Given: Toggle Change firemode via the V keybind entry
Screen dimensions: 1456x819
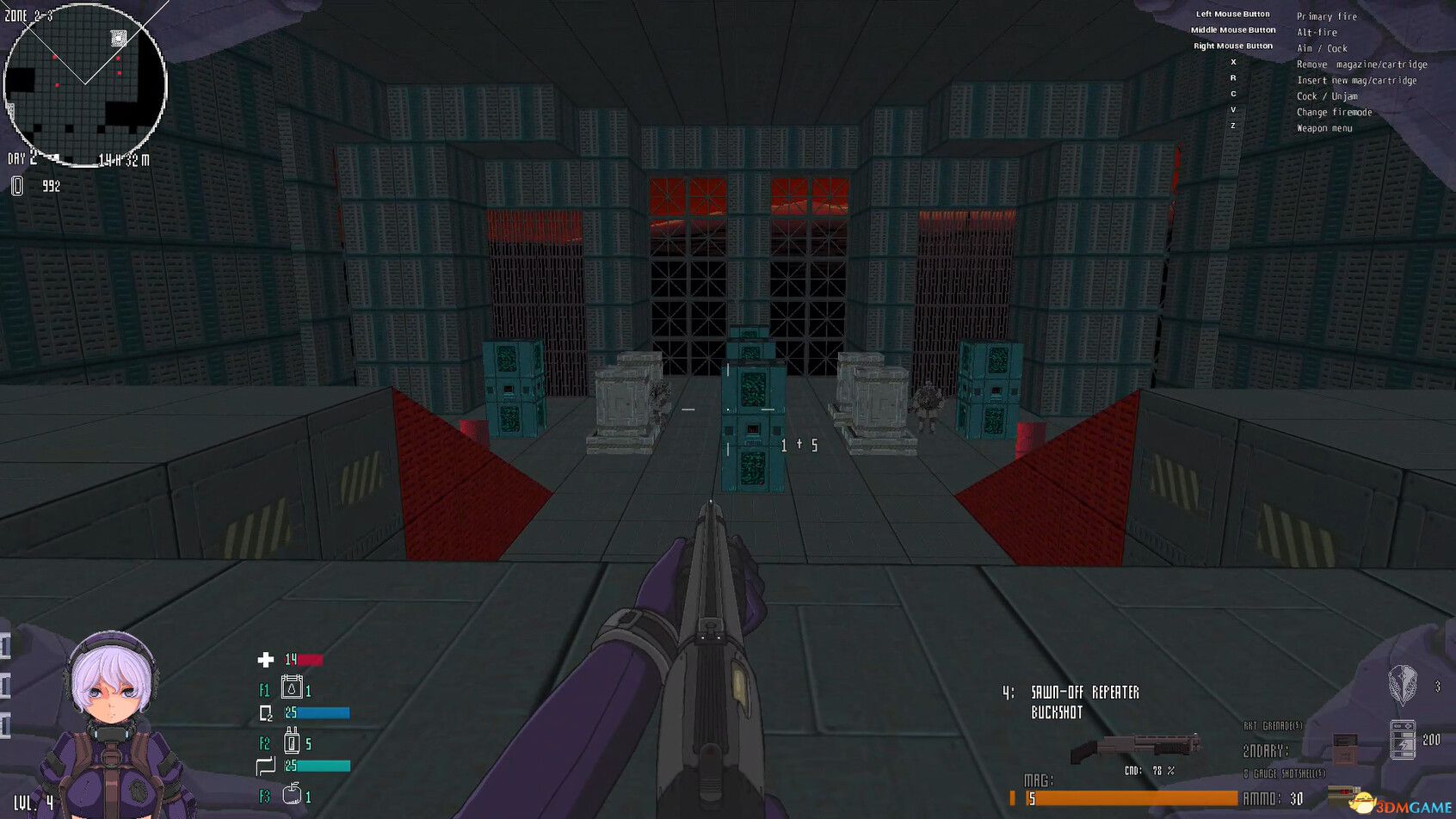Looking at the screenshot, I should [1335, 112].
